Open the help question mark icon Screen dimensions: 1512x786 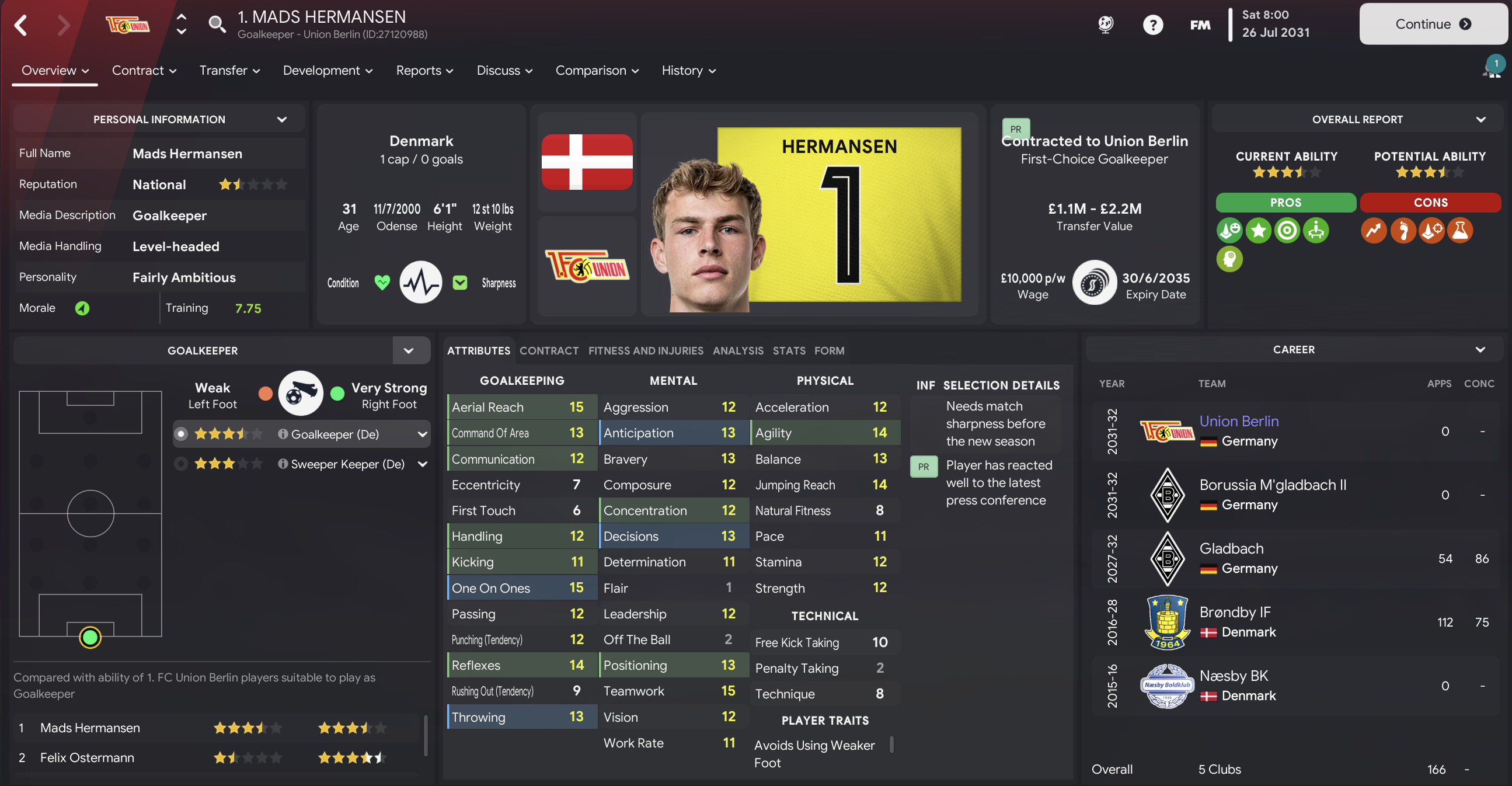[1152, 25]
